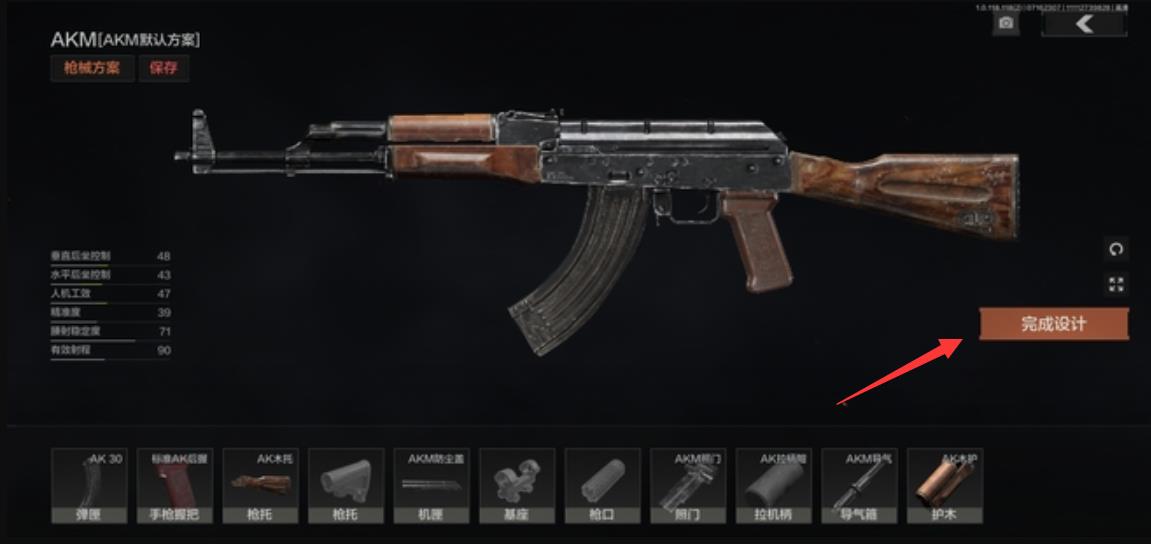Select the 枪口 muzzle slot
The width and height of the screenshot is (1151, 544).
pos(603,486)
